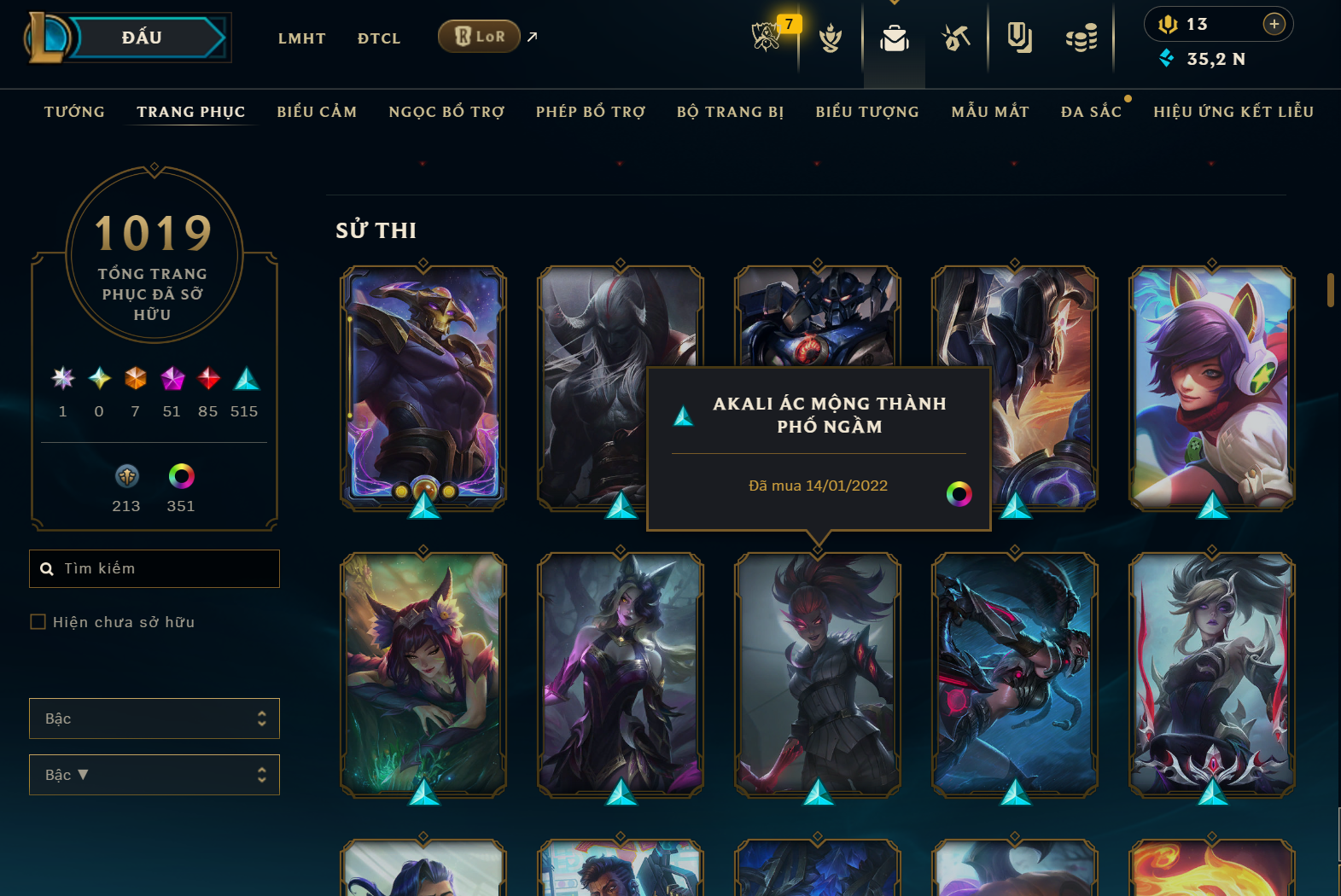This screenshot has width=1341, height=896.
Task: Switch to the TƯỚNG tab
Action: point(74,112)
